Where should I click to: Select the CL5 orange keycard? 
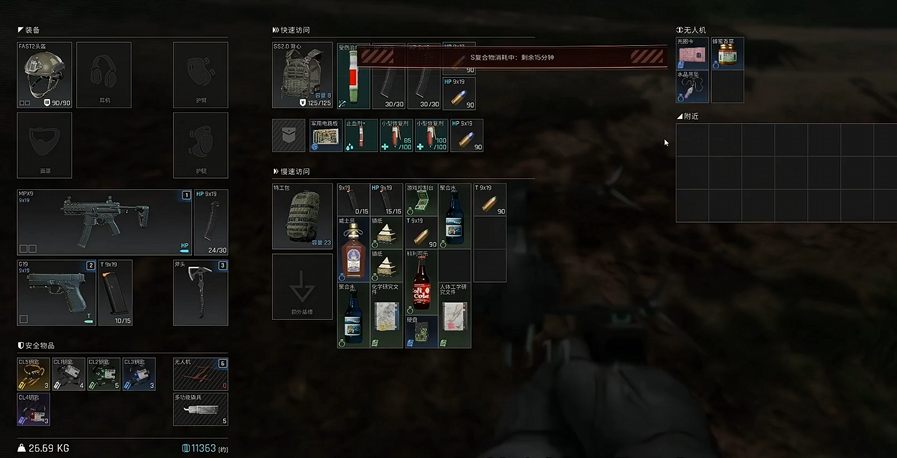tap(34, 374)
